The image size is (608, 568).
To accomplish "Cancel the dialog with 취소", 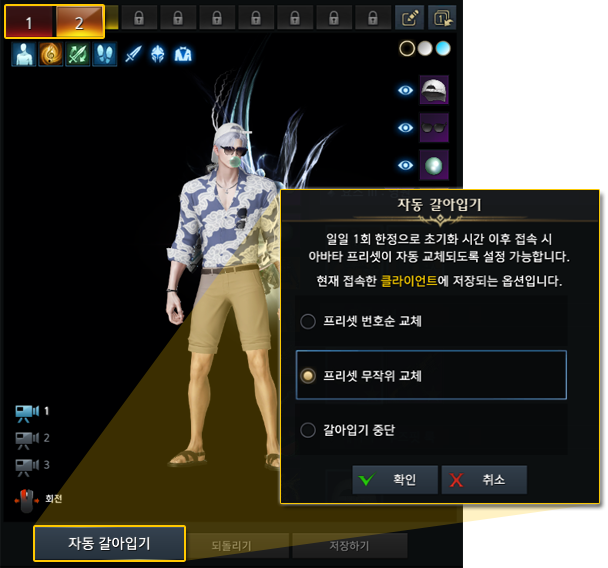I will (x=484, y=480).
